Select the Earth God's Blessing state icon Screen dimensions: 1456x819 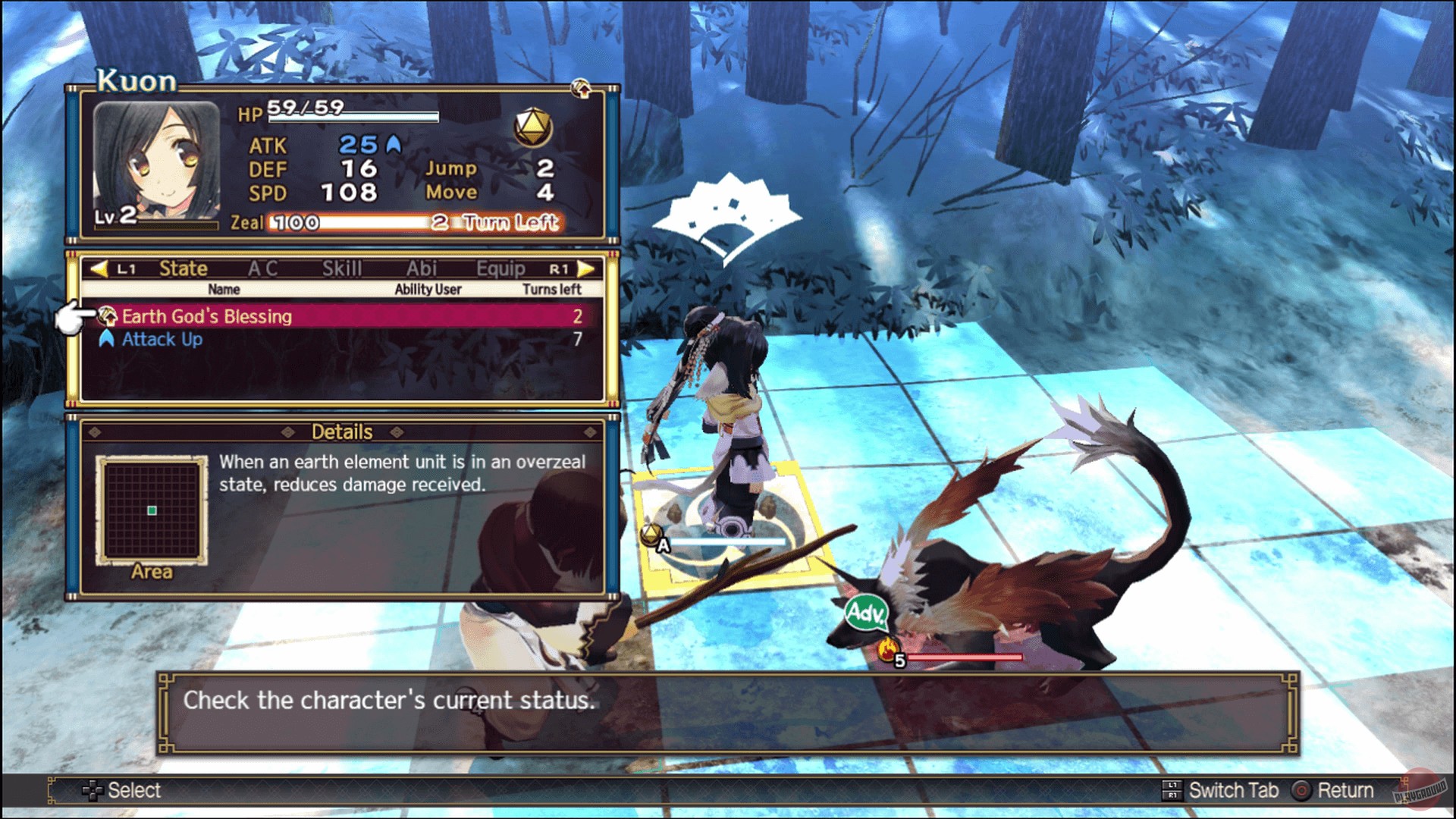[108, 317]
